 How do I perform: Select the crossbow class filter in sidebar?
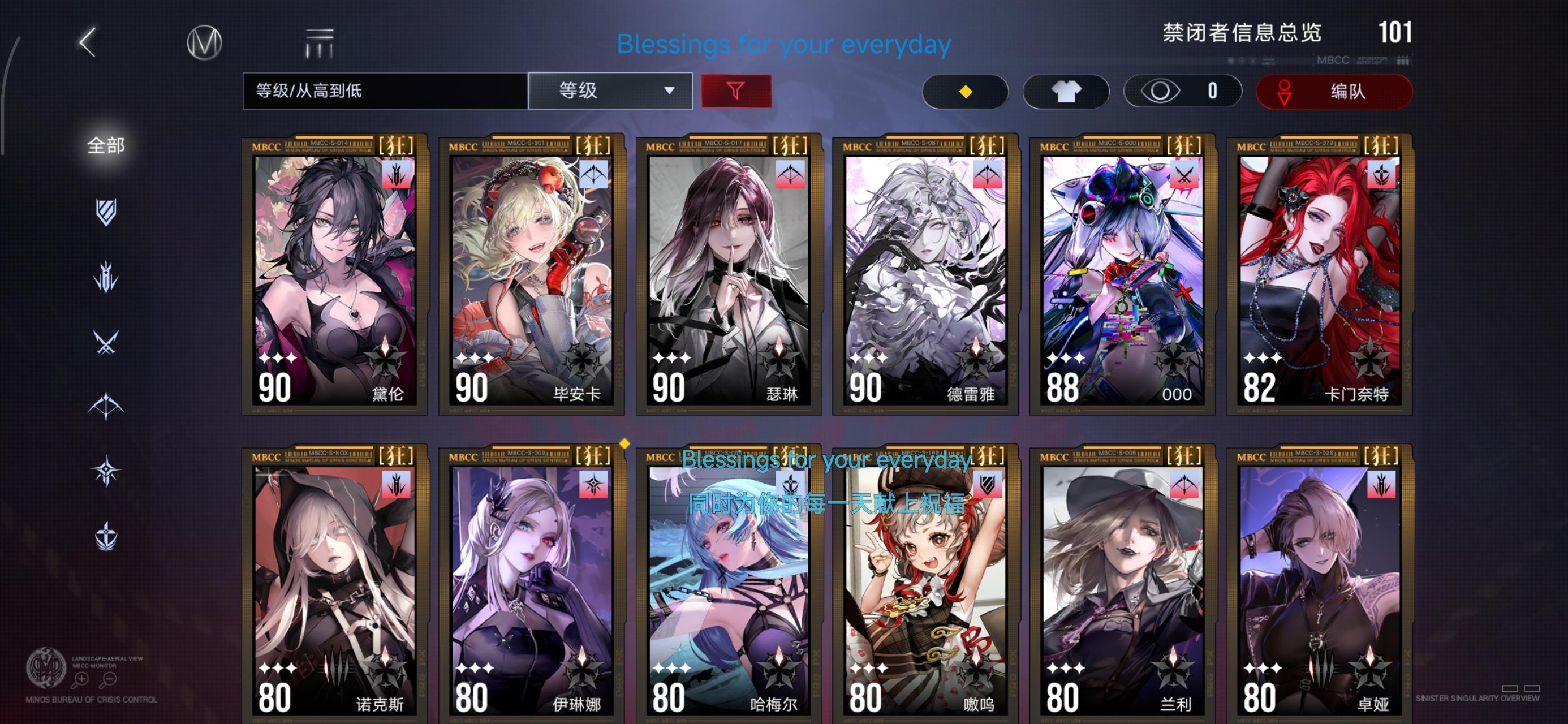[x=106, y=405]
